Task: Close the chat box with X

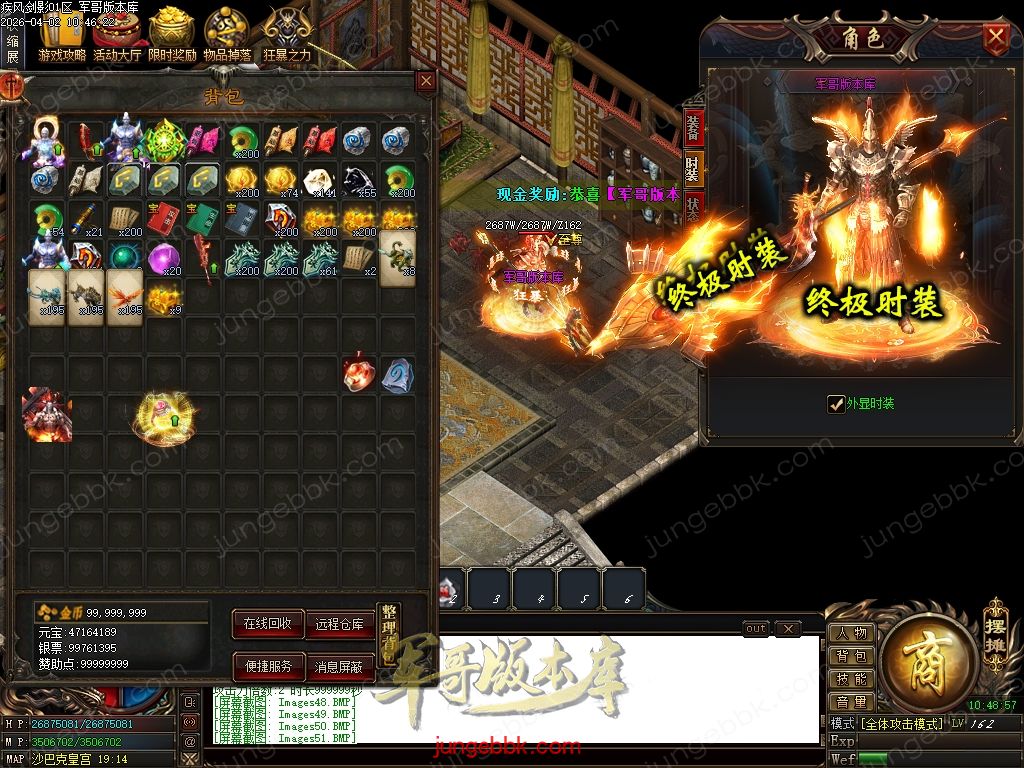Action: point(788,628)
